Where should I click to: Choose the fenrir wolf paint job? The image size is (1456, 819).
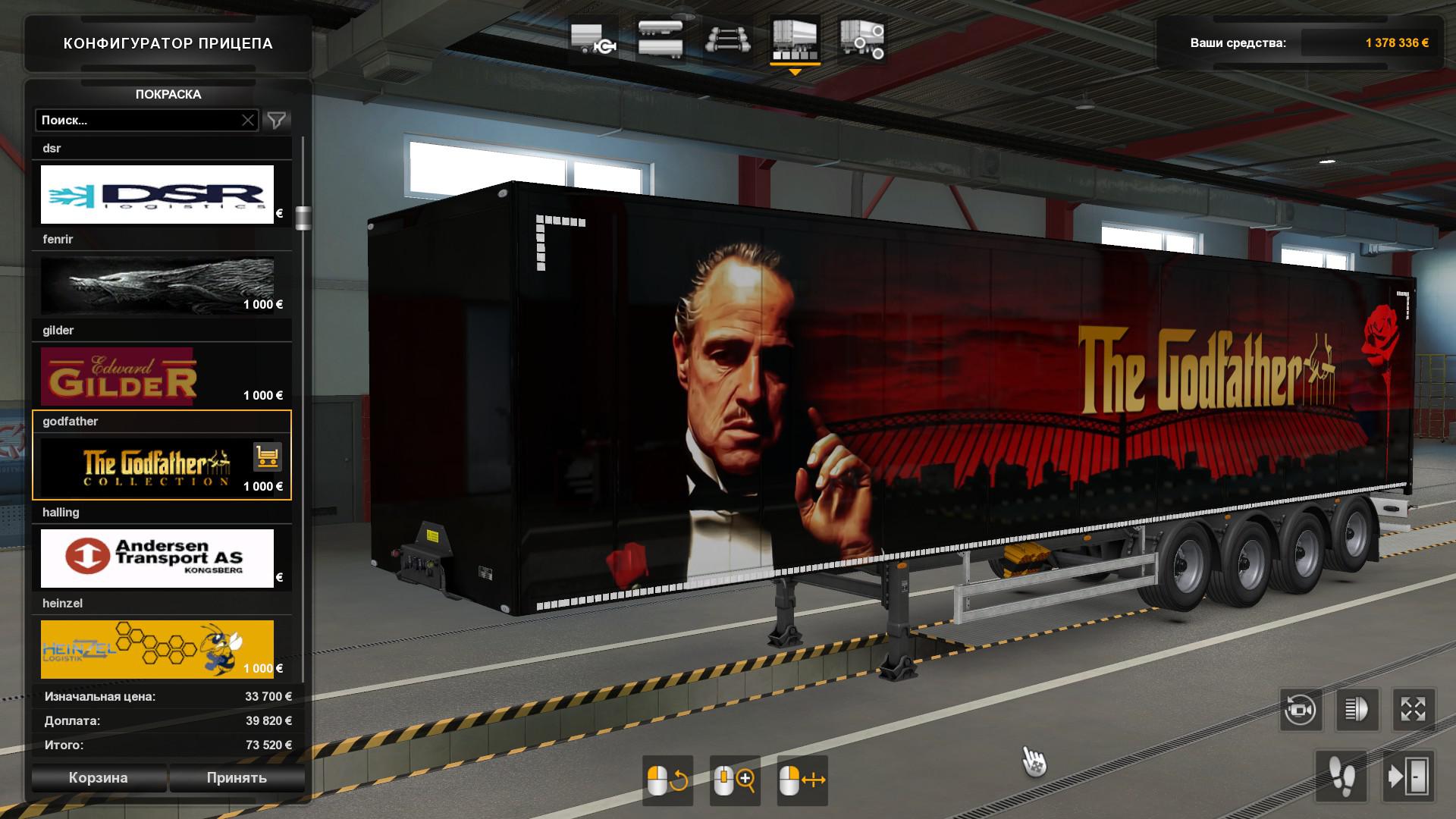(x=157, y=285)
